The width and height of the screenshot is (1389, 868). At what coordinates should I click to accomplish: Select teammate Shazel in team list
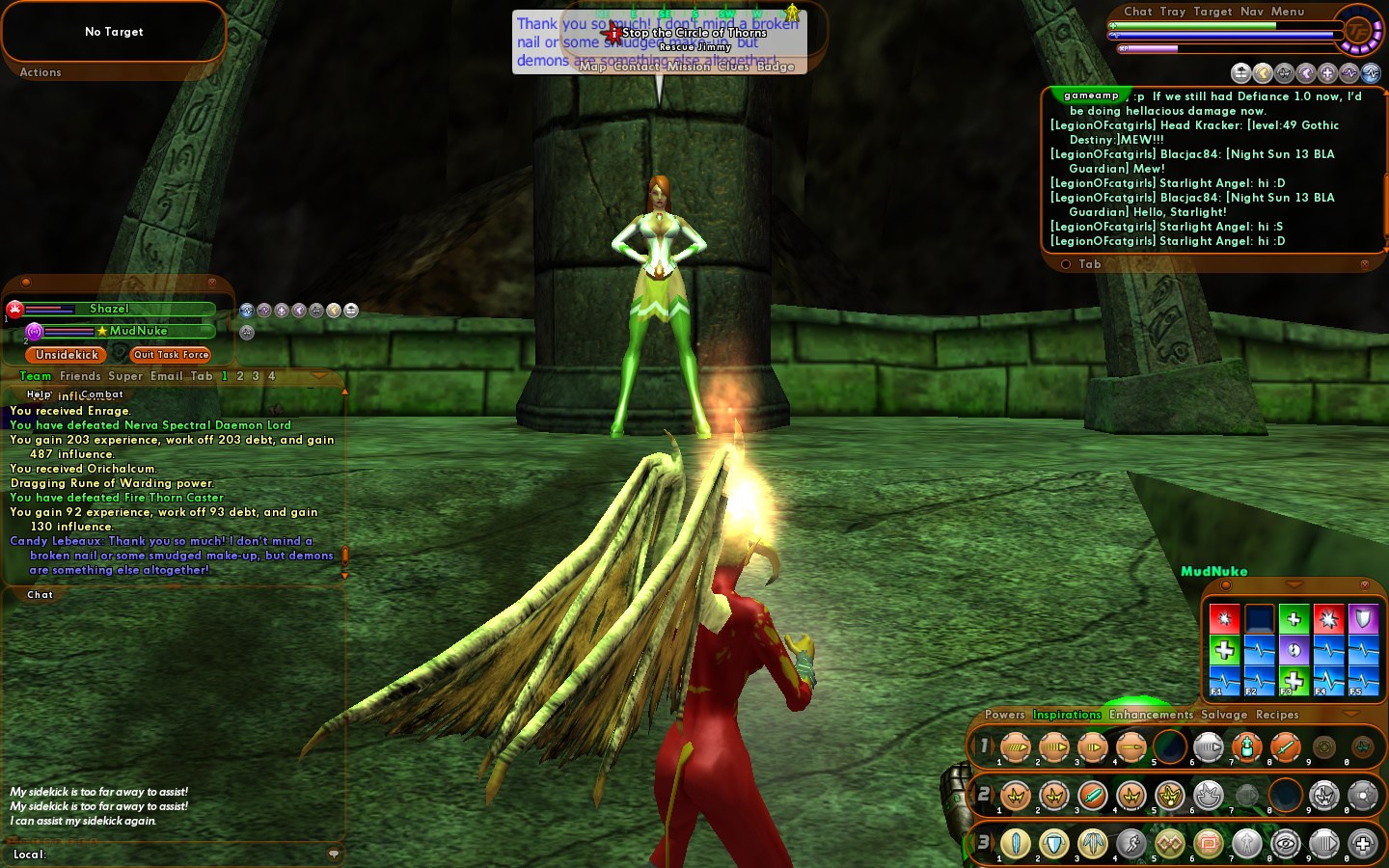point(109,309)
